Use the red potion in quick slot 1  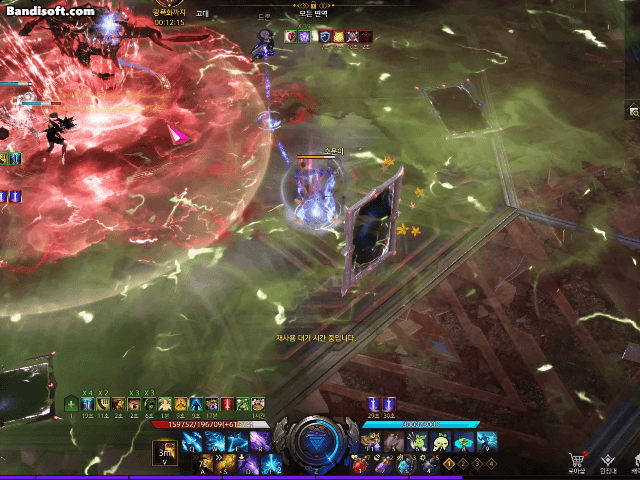[359, 464]
